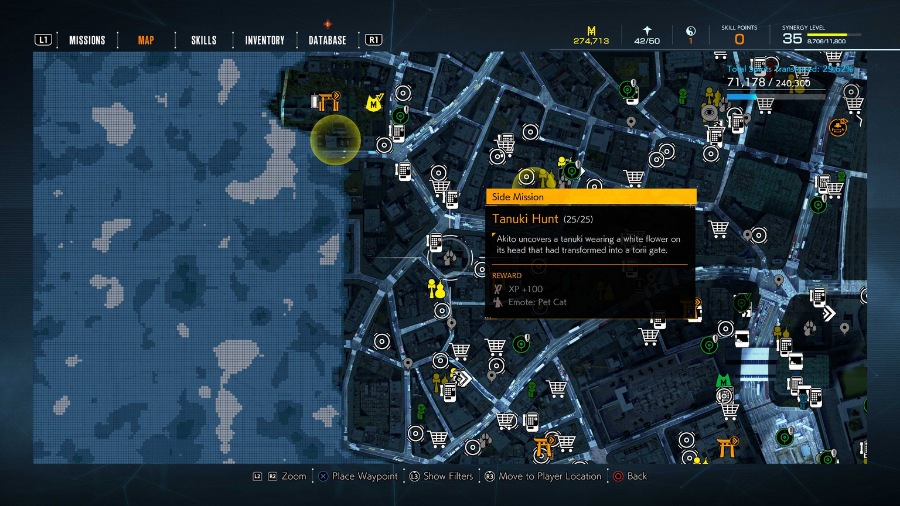Click the Zoom control label
The height and width of the screenshot is (506, 900).
tap(294, 476)
